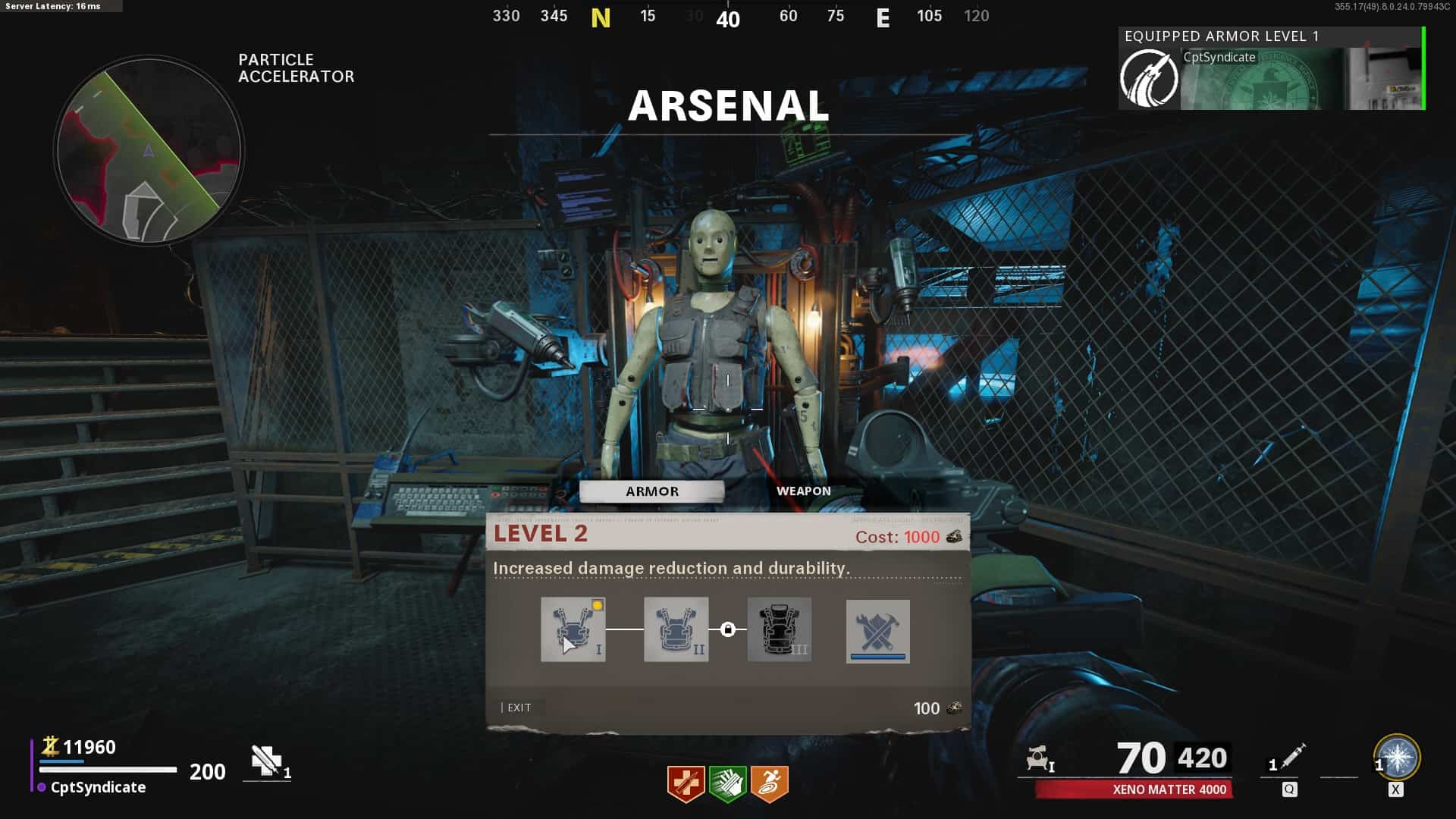This screenshot has height=819, width=1456.
Task: Switch to the Weapon tab
Action: tap(803, 491)
